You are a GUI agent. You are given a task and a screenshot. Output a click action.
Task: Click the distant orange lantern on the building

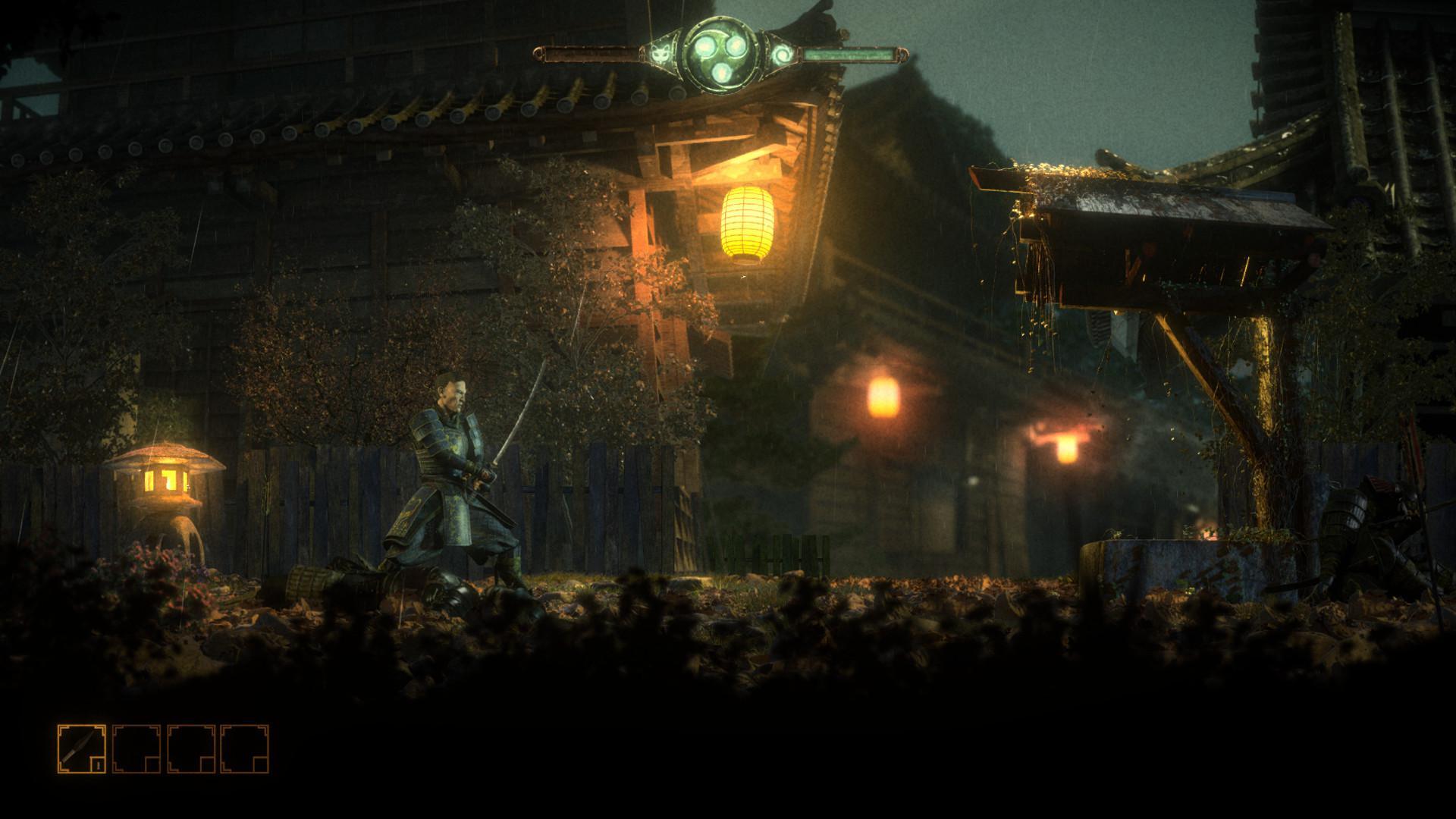pos(882,397)
